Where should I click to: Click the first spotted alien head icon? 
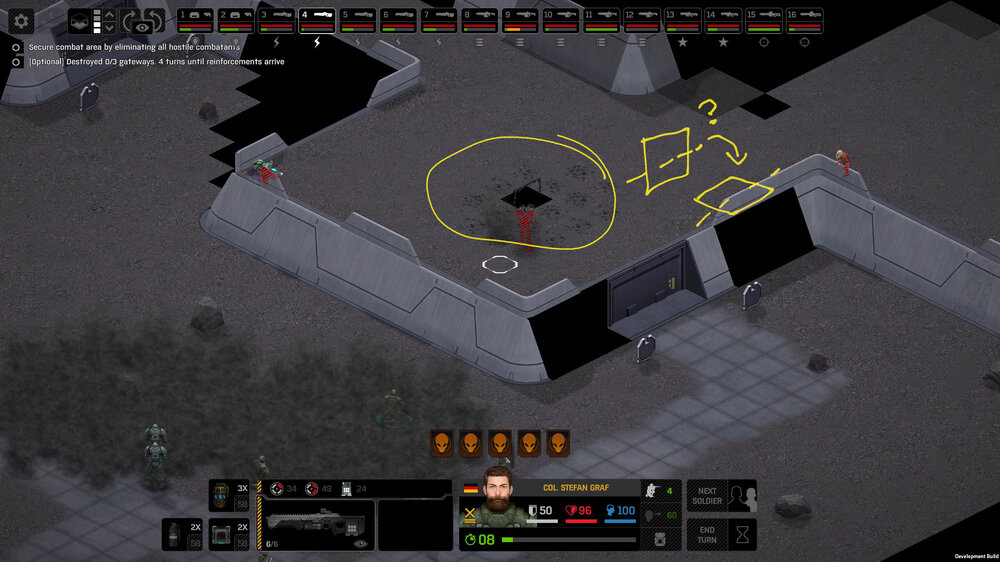(x=442, y=443)
